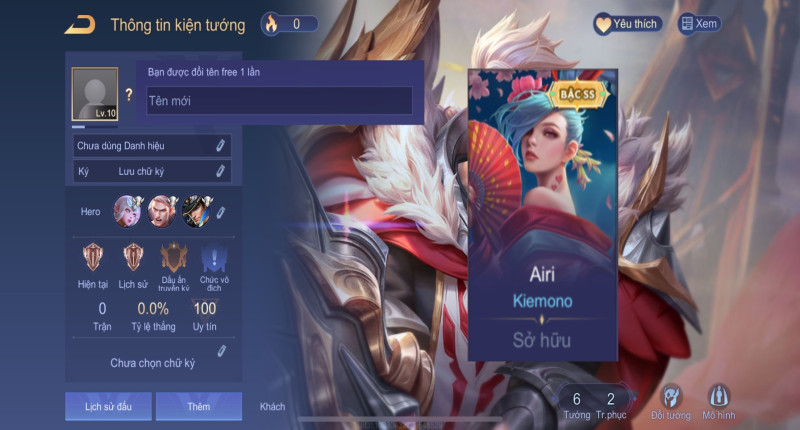Edit the "Lưu chữ ký" signature row
Viewport: 800px width, 430px height.
coord(220,172)
